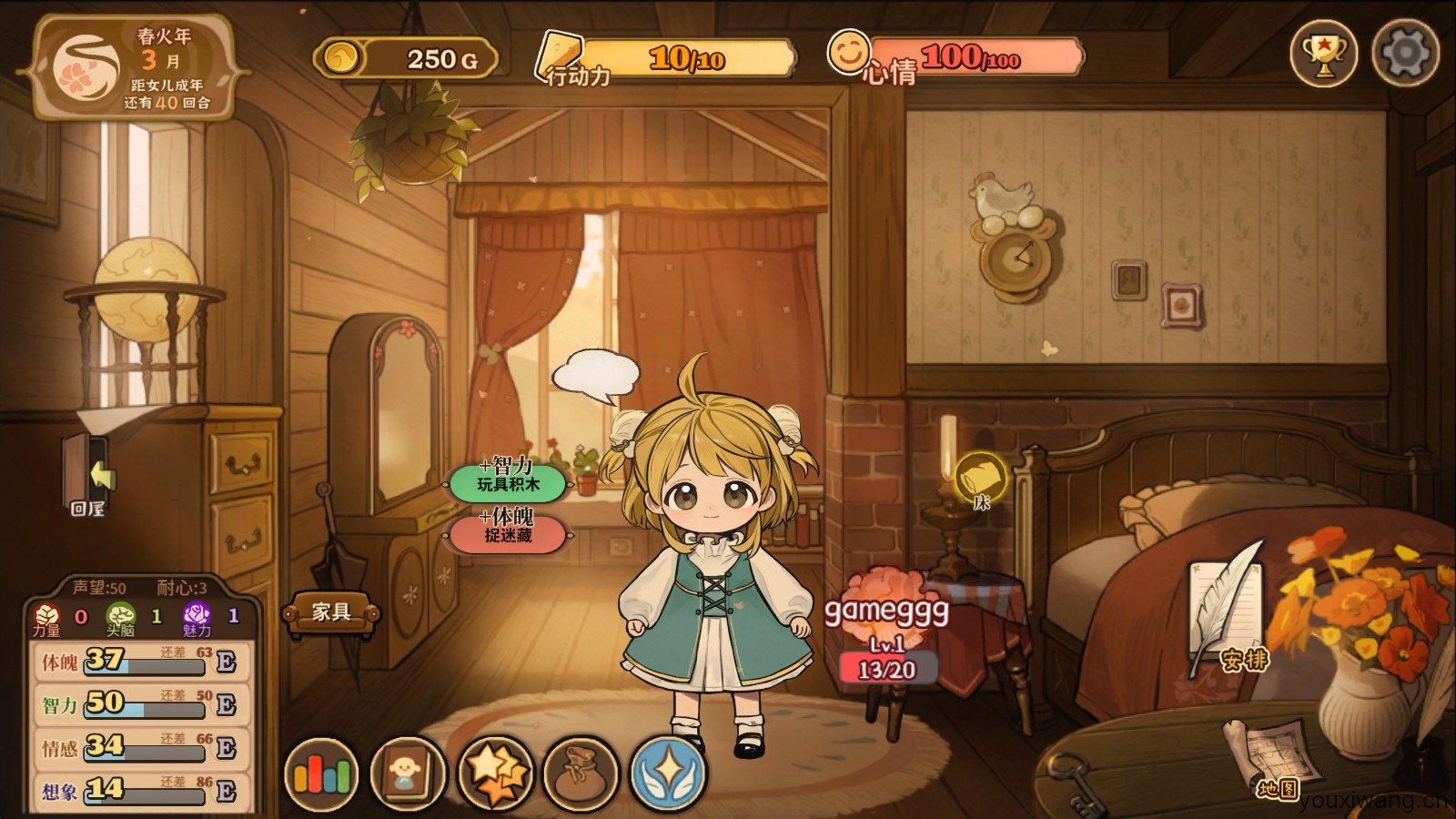The image size is (1456, 819).
Task: Select the 床 bed icon
Action: (981, 480)
